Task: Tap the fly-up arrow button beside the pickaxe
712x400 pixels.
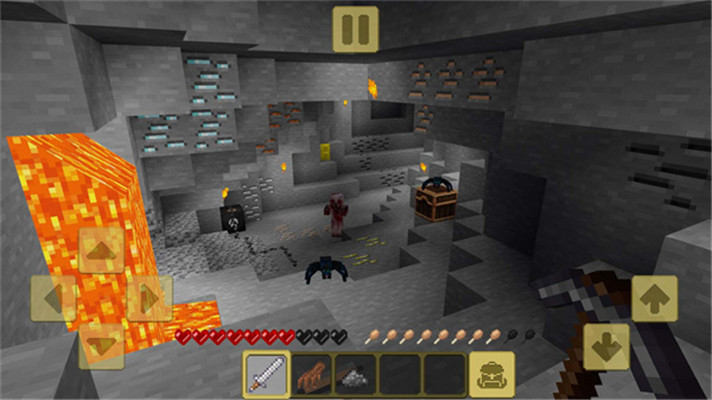Action: (654, 298)
